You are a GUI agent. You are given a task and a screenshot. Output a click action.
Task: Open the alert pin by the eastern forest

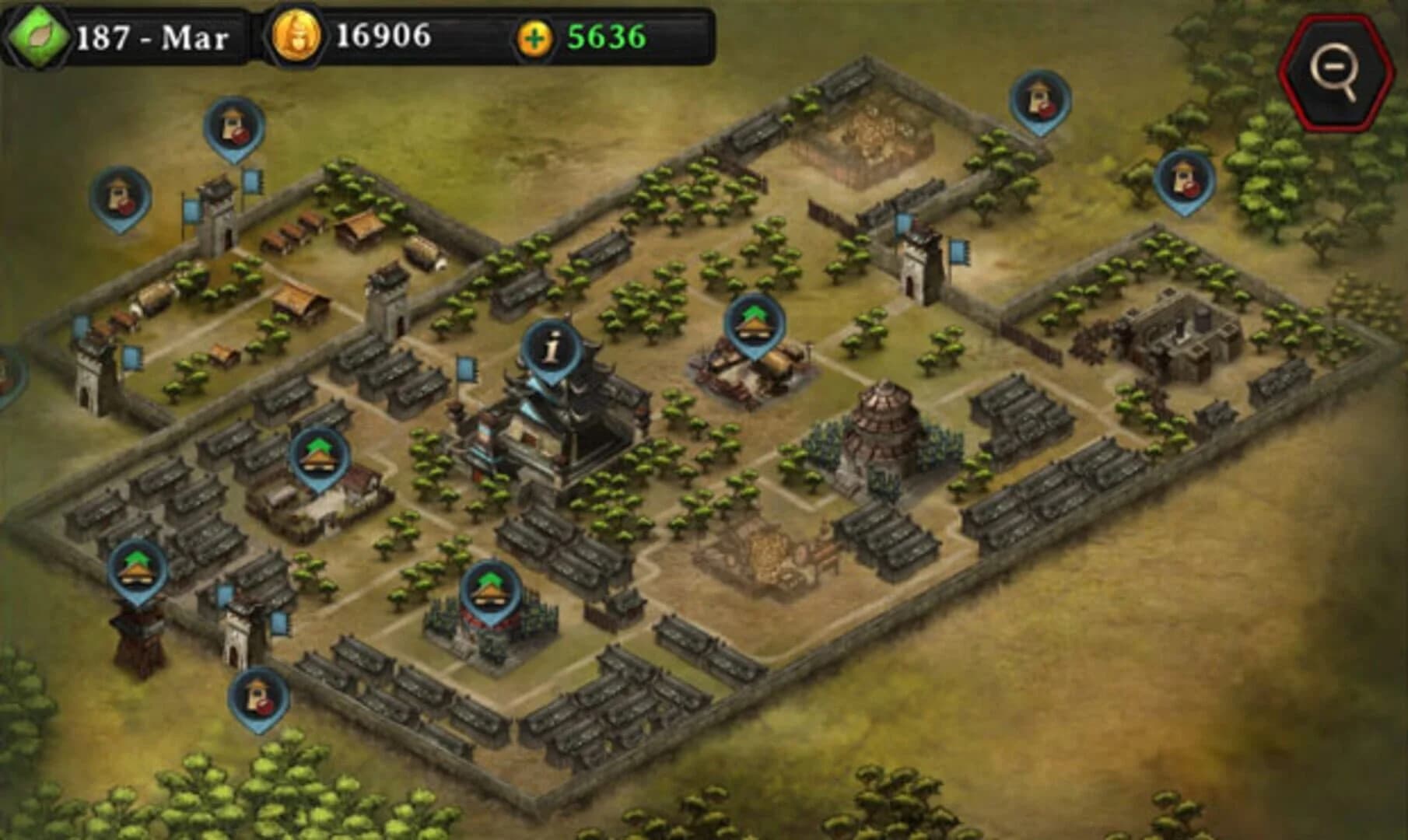coord(1182,175)
